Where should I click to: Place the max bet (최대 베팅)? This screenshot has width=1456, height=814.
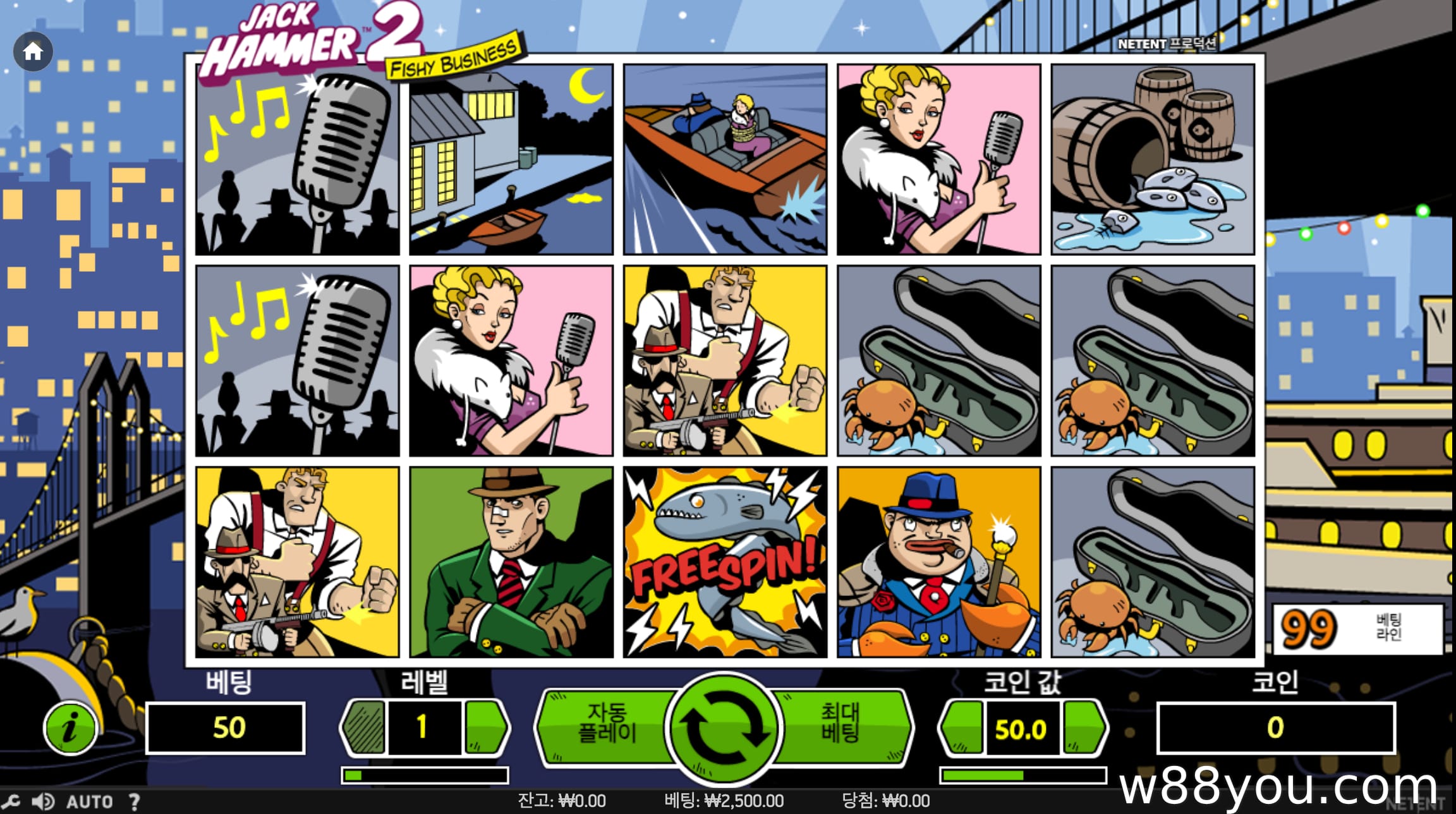[x=840, y=723]
